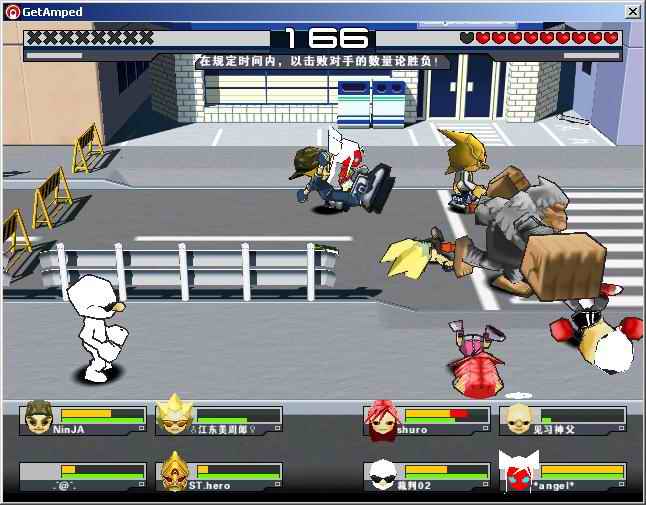Choose the 江东美周郎 player panel

coord(219,420)
